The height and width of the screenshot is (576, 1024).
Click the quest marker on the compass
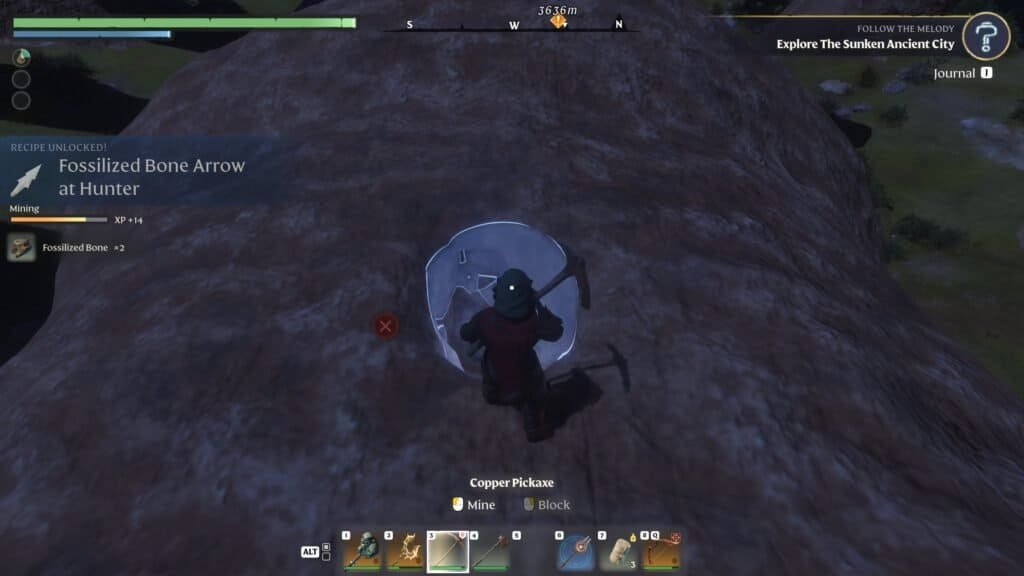tap(558, 21)
